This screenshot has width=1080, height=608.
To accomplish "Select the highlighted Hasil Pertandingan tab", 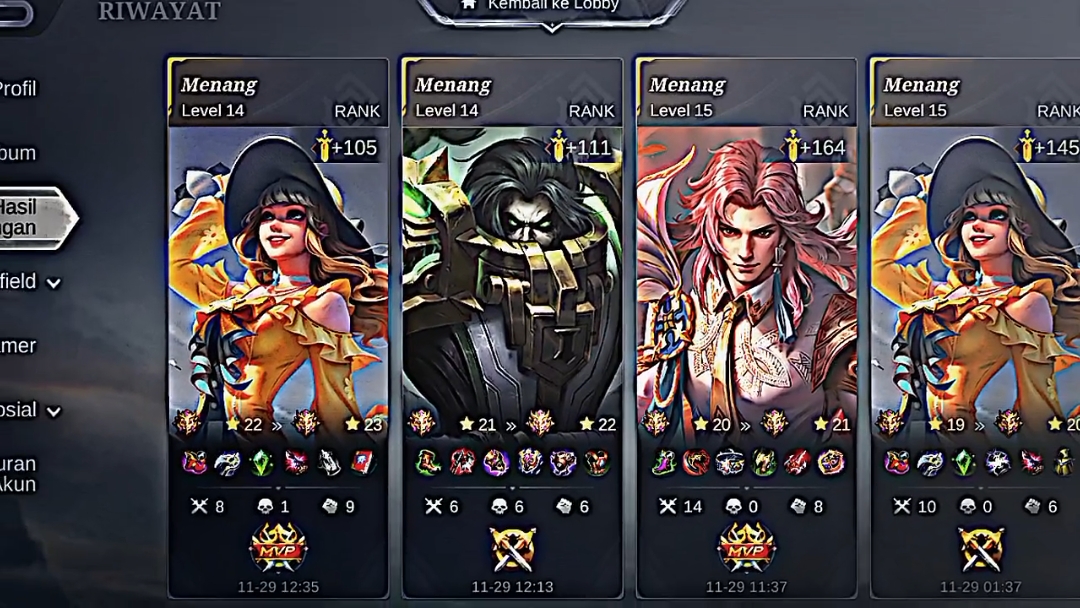I will (x=28, y=217).
